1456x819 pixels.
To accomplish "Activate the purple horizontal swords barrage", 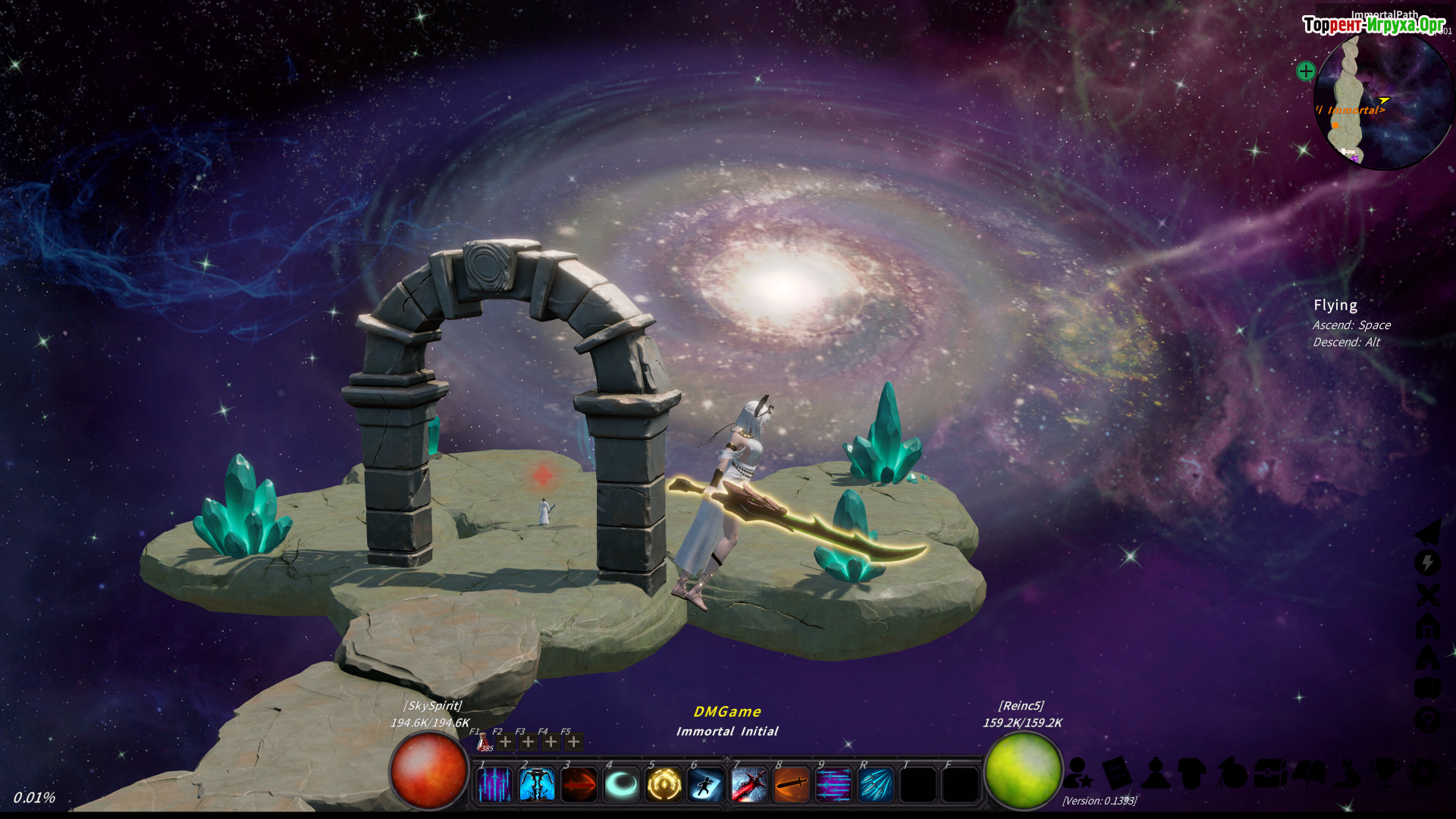I will click(x=833, y=785).
